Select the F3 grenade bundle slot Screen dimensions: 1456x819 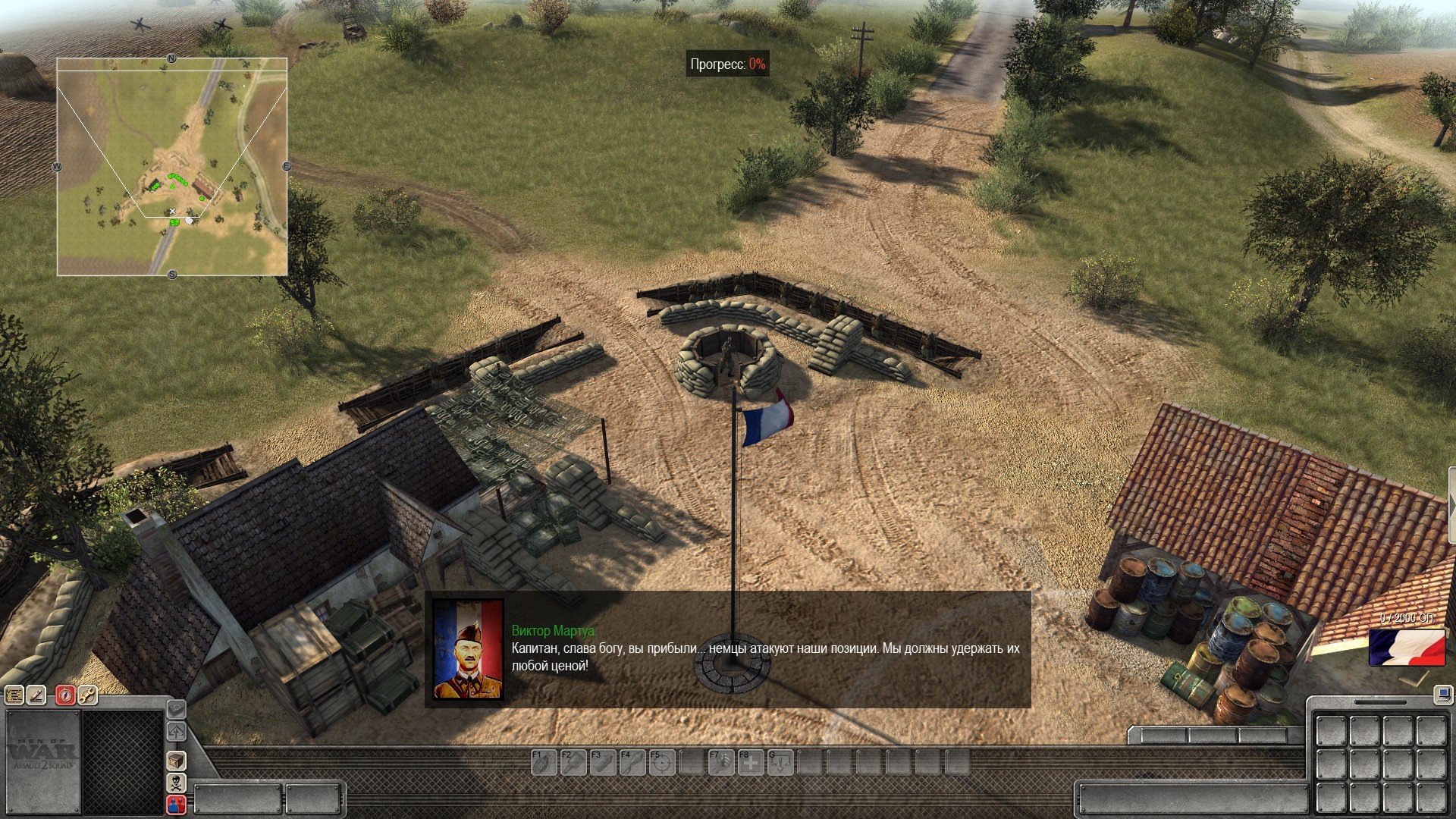[x=603, y=762]
